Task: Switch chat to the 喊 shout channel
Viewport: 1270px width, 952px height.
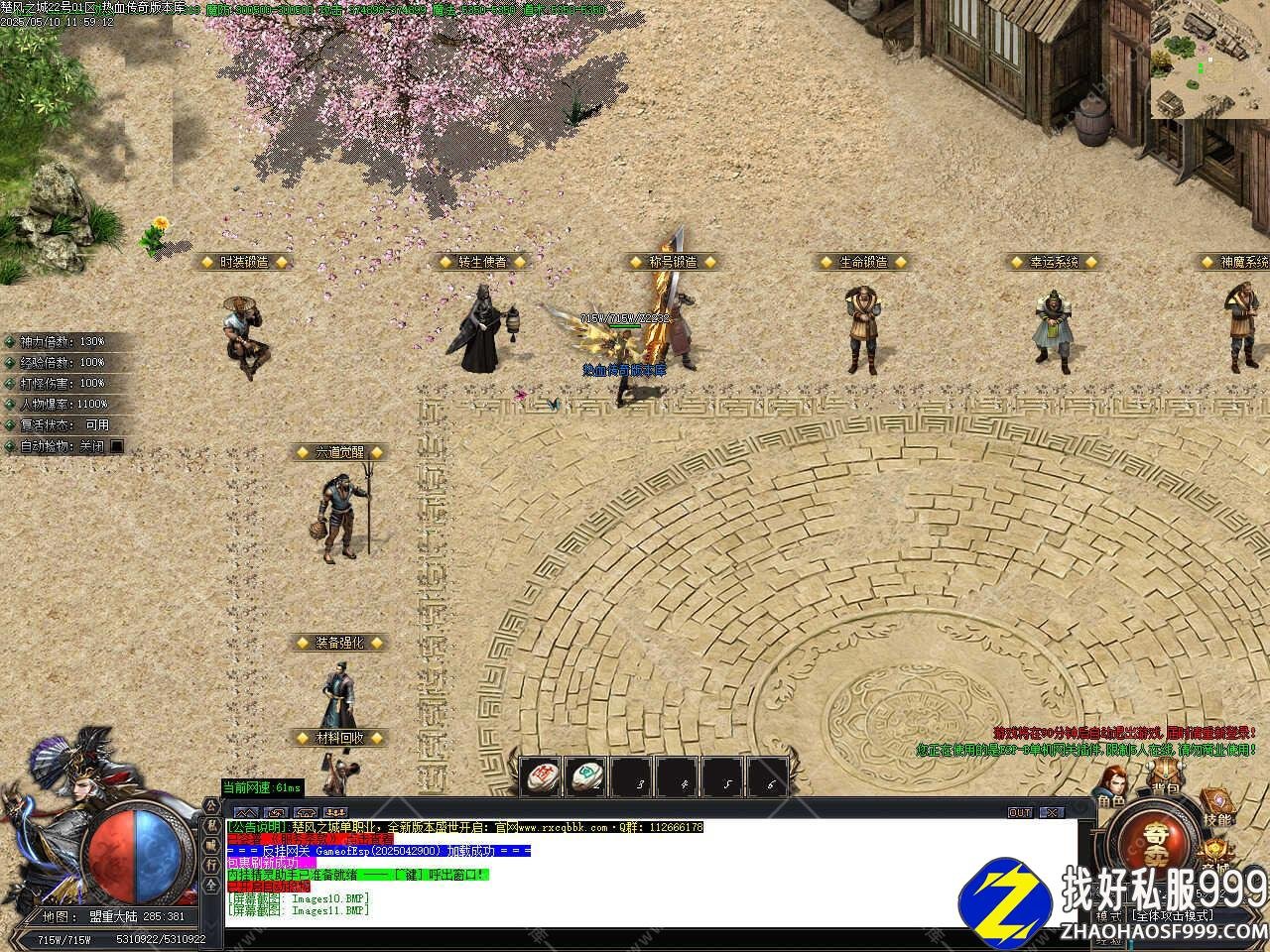Action: pos(211,845)
